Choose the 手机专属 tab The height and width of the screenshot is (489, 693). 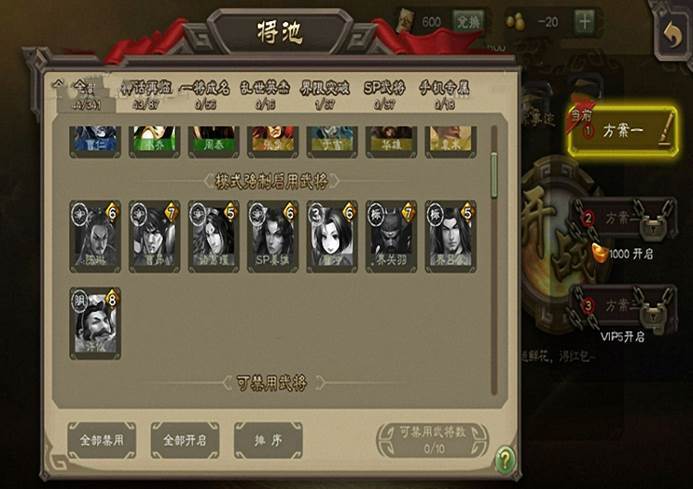[x=436, y=96]
